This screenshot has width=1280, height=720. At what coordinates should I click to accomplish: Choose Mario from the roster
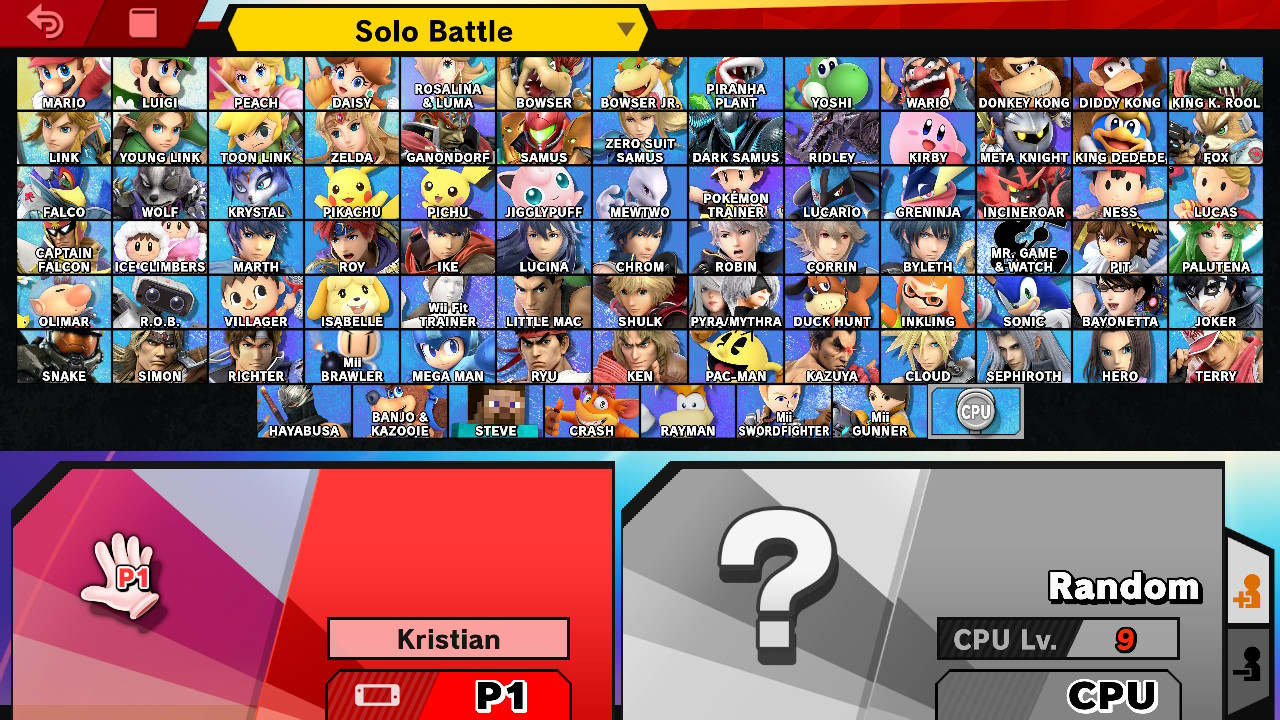63,81
